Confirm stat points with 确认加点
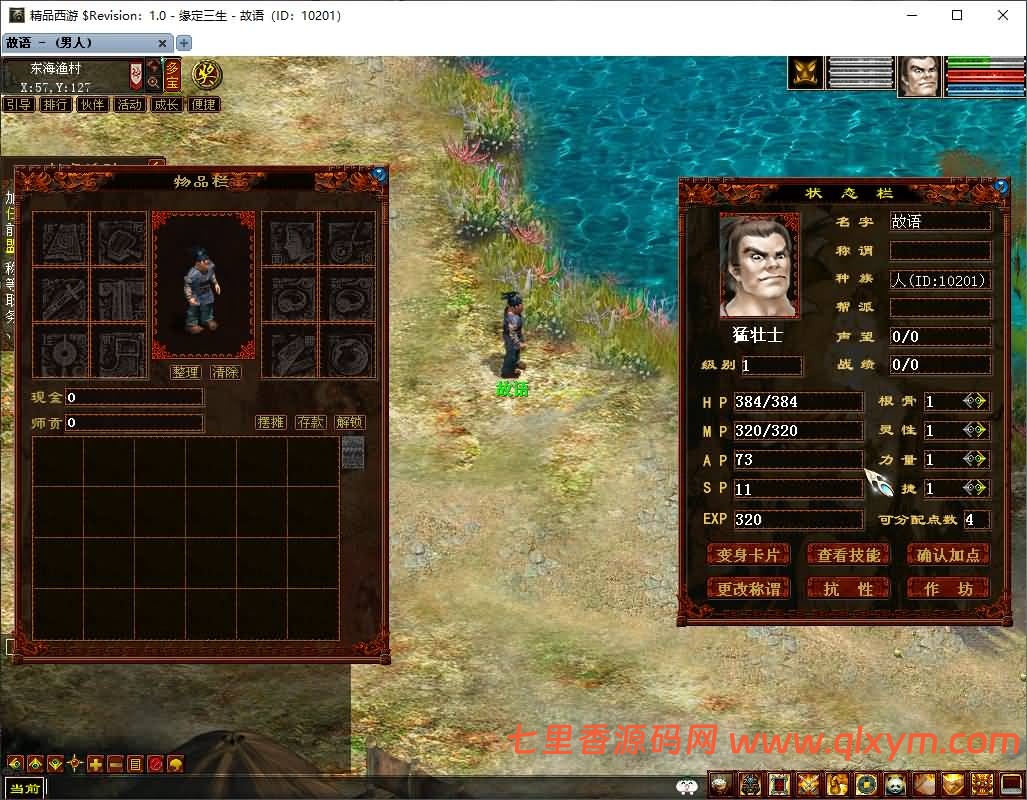This screenshot has height=800, width=1027. tap(948, 555)
